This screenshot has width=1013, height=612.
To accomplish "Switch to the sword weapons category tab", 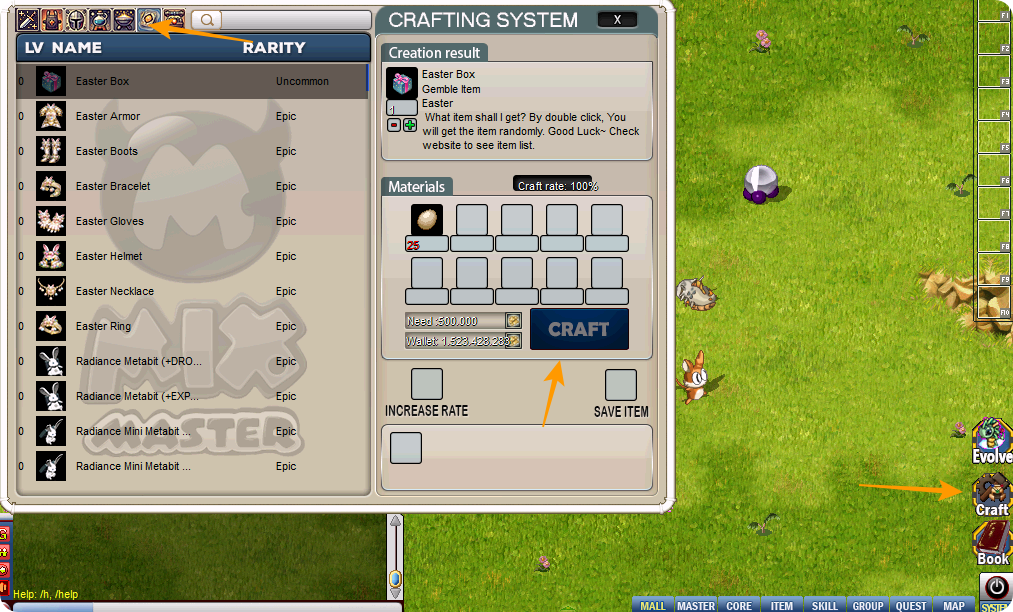I will pos(27,19).
